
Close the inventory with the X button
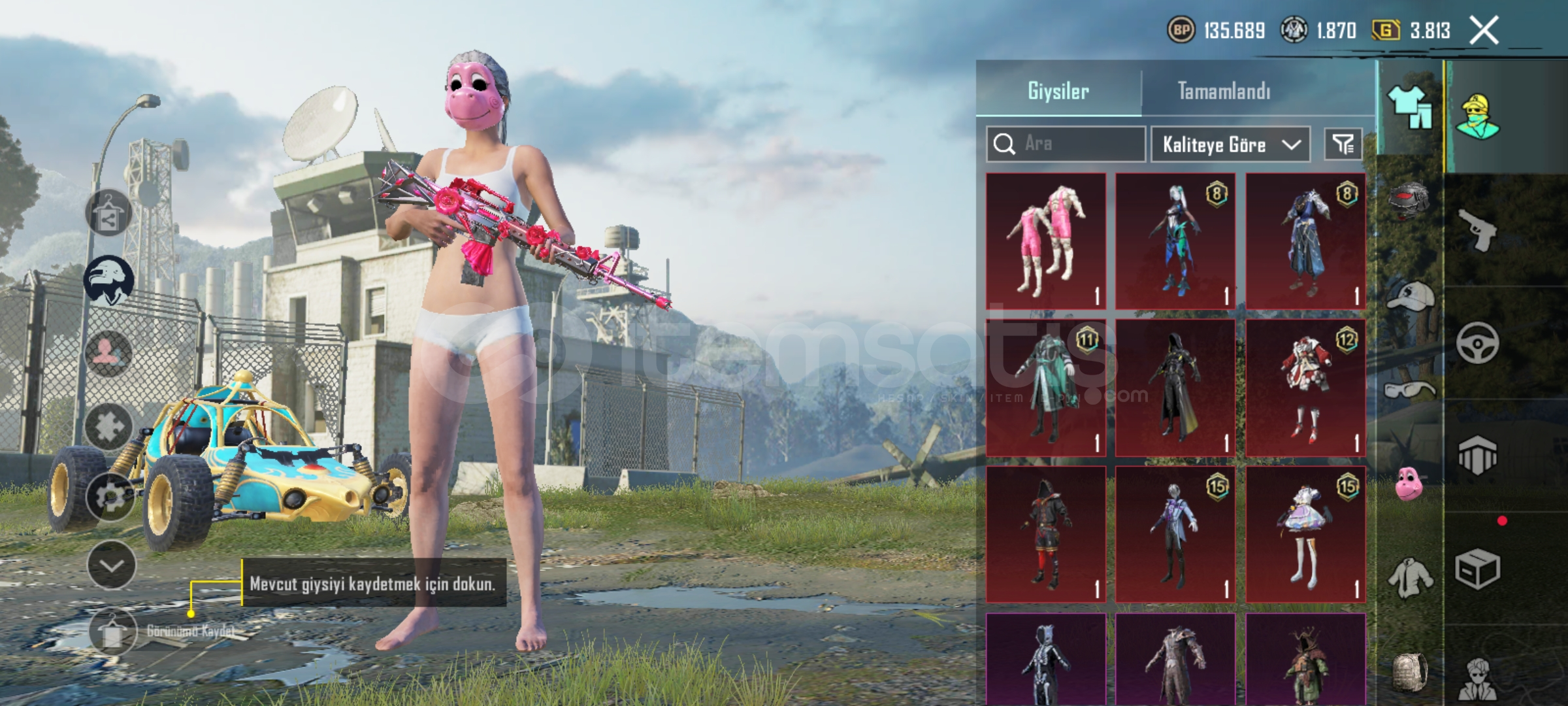(x=1484, y=30)
